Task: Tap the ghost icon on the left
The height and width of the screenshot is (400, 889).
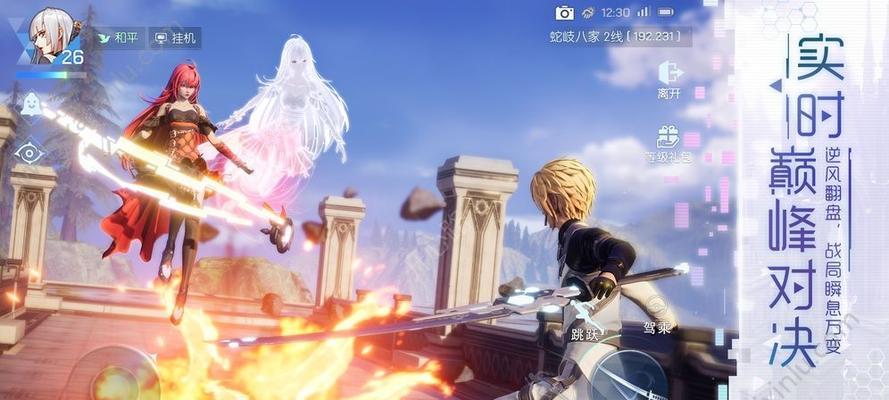Action: (30, 103)
